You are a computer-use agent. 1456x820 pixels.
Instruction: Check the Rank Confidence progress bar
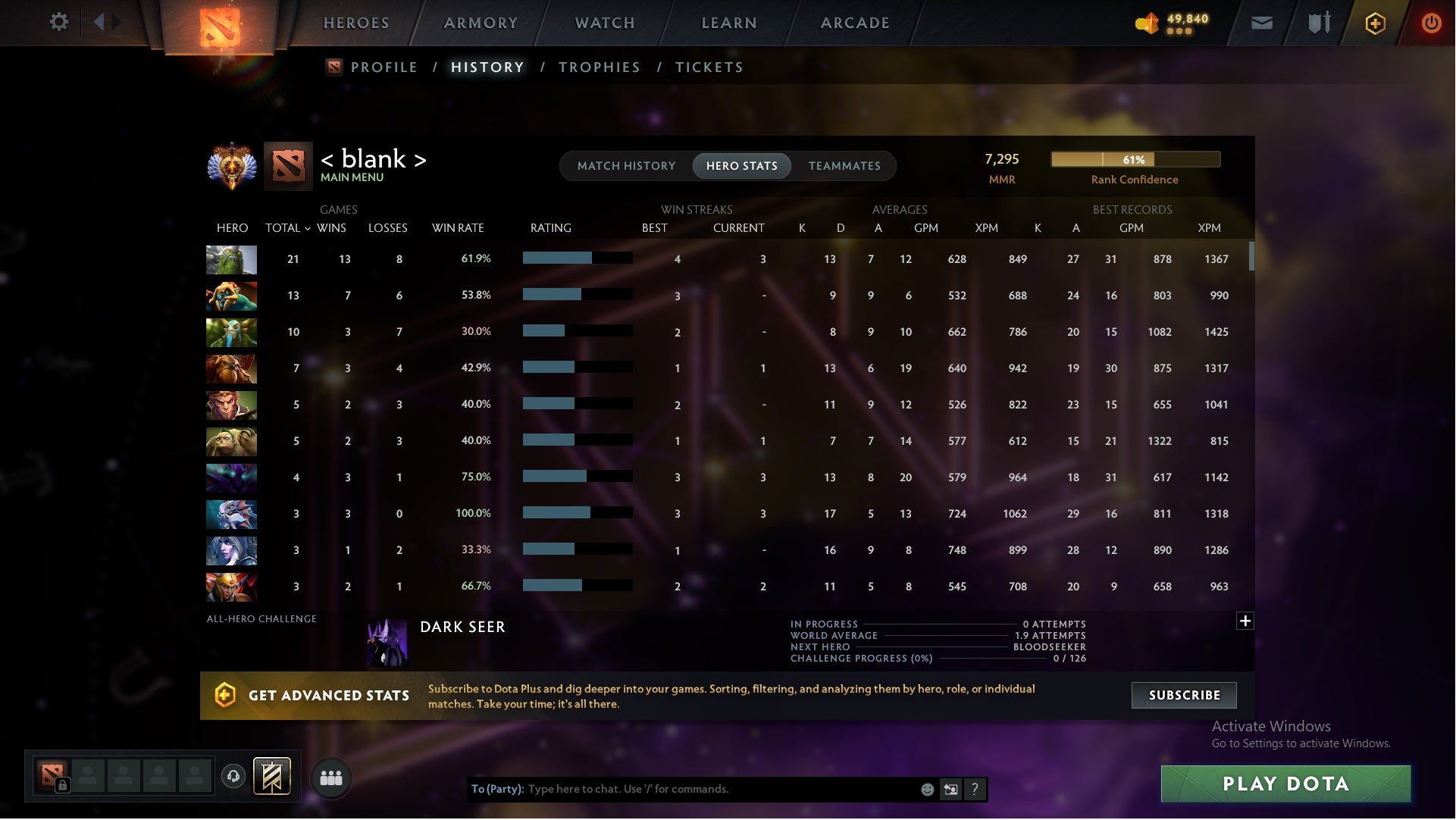(x=1135, y=159)
